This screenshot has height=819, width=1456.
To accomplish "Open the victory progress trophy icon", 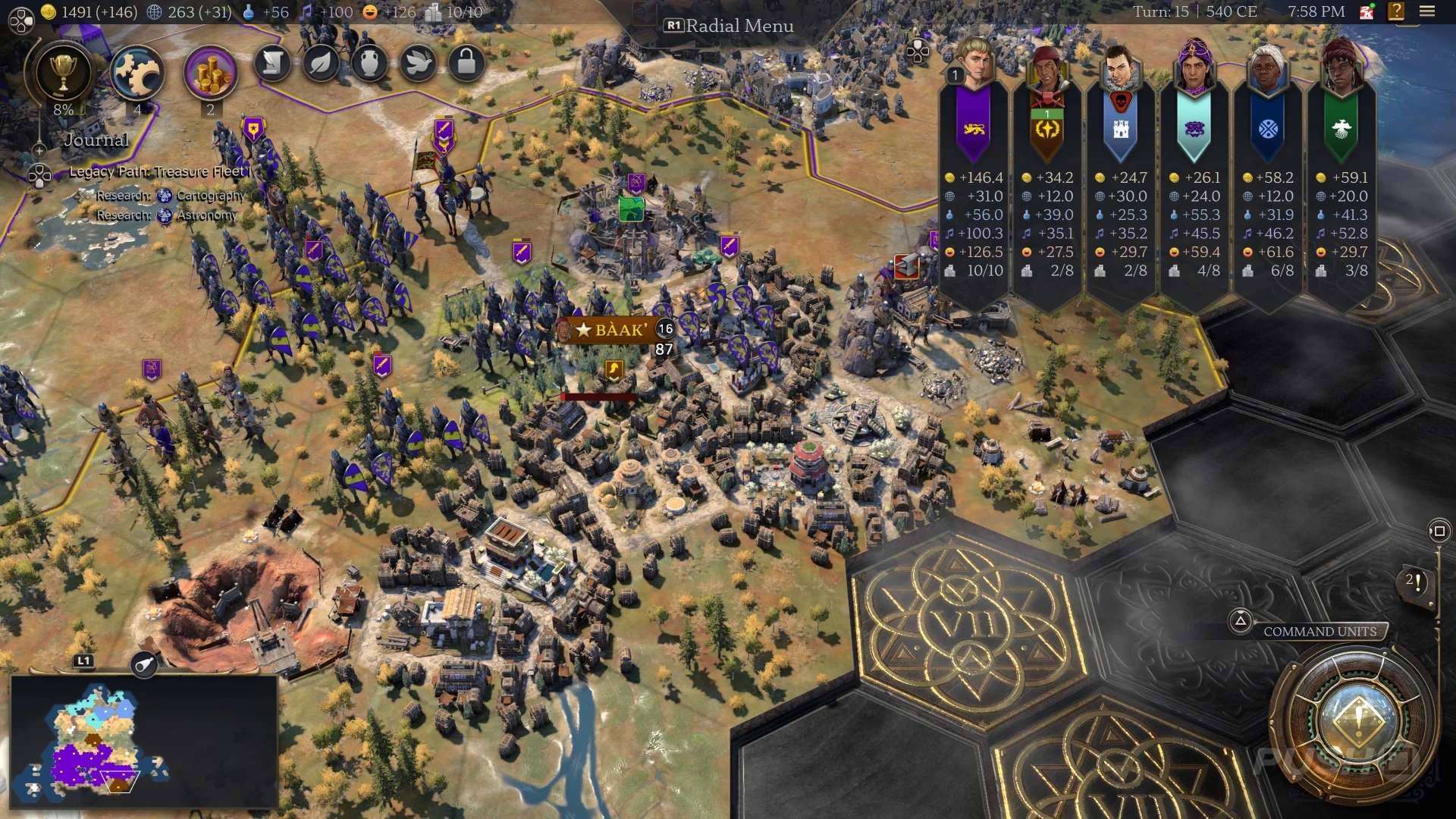I will 63,73.
